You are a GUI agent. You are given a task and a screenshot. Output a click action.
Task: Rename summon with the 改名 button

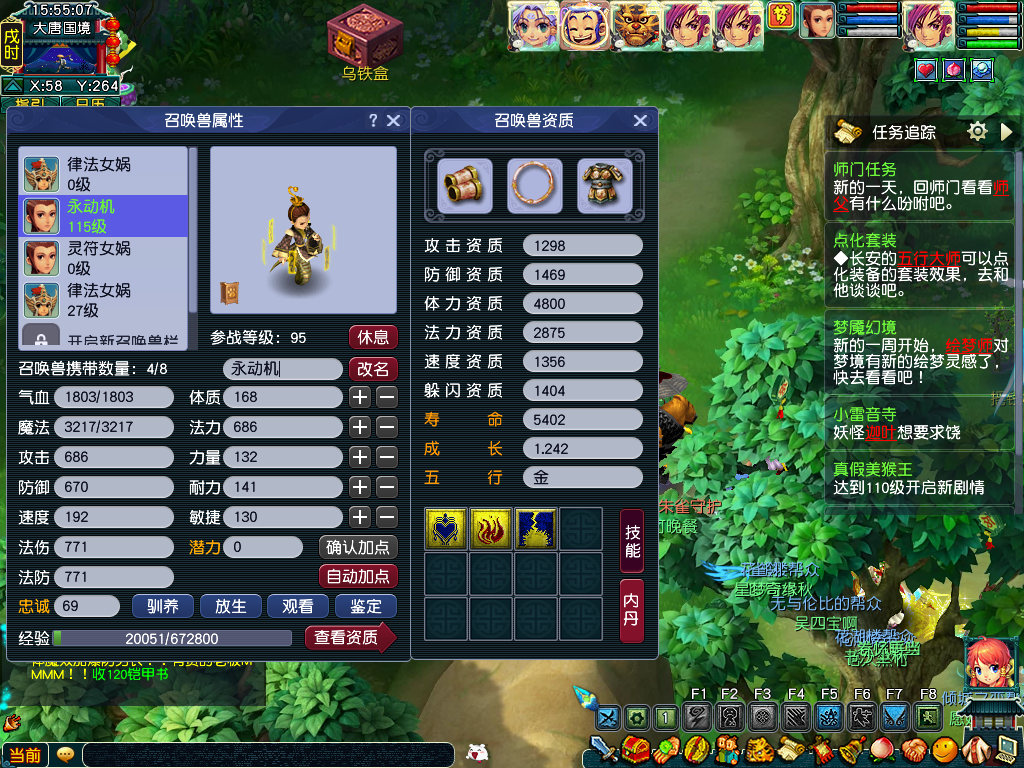tap(372, 368)
